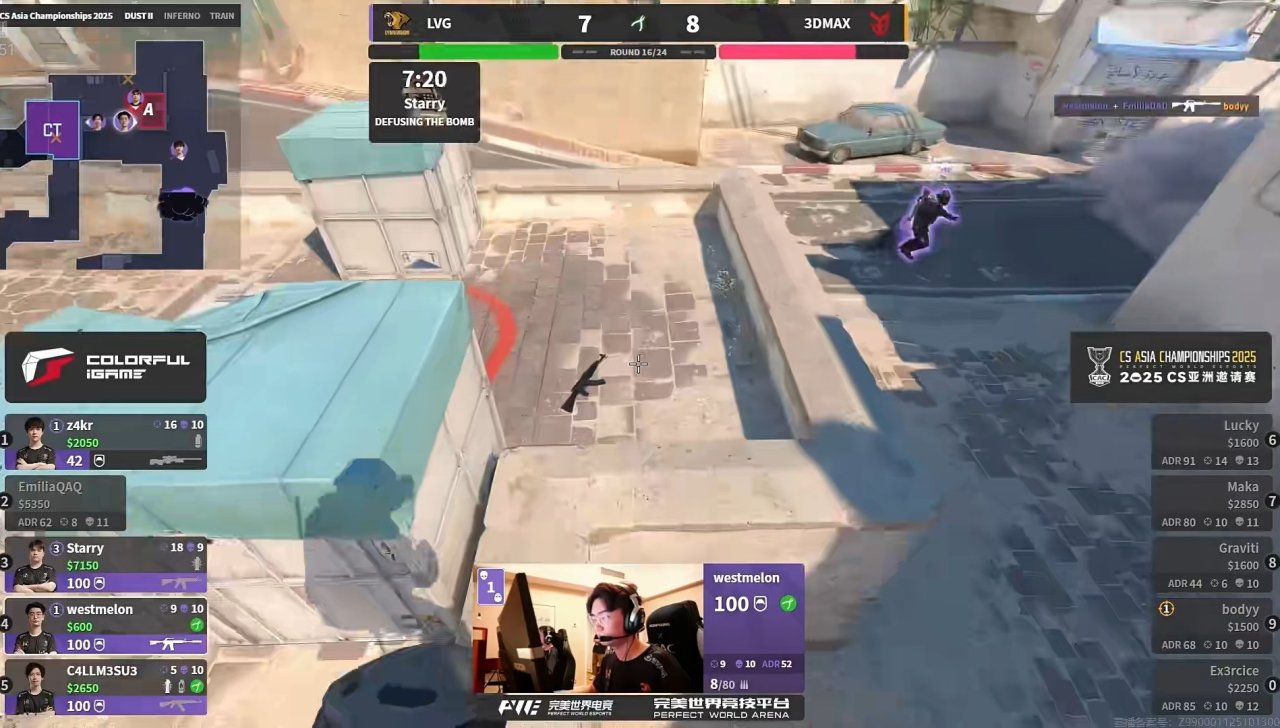Select Ex3rcice's player row
The width and height of the screenshot is (1280, 728).
[1211, 687]
